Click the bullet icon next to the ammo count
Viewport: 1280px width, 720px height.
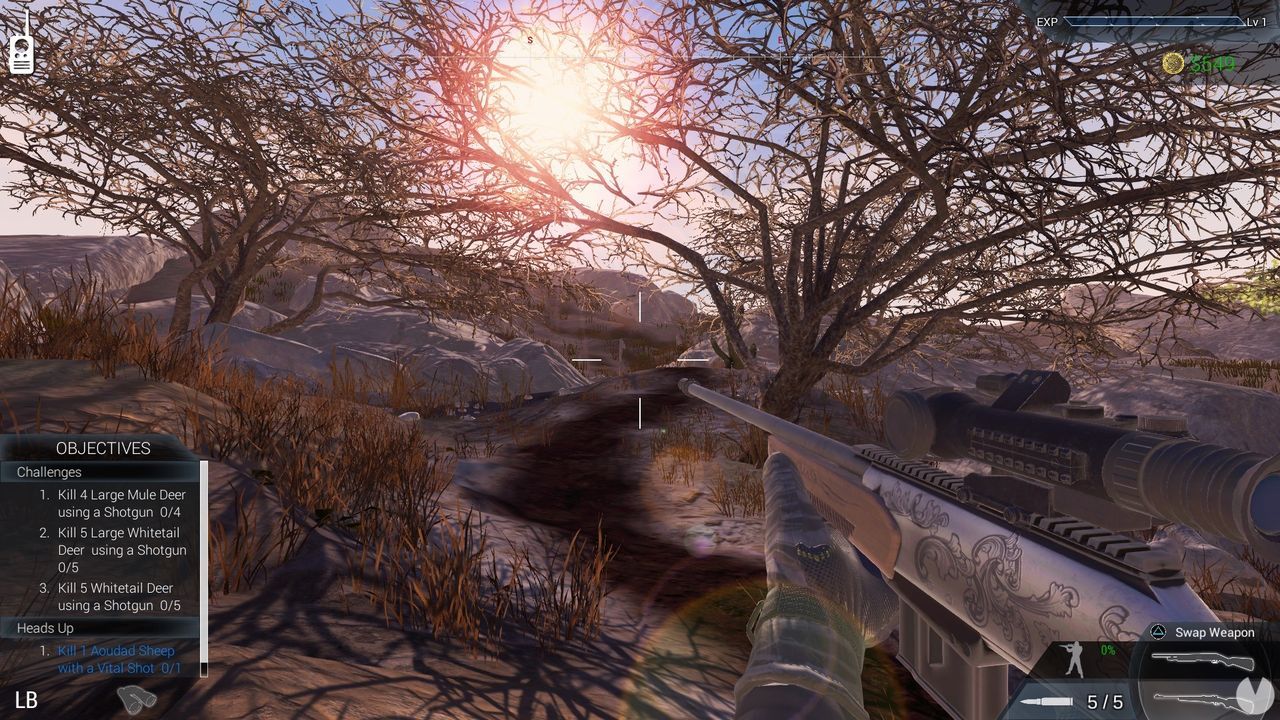[1045, 702]
